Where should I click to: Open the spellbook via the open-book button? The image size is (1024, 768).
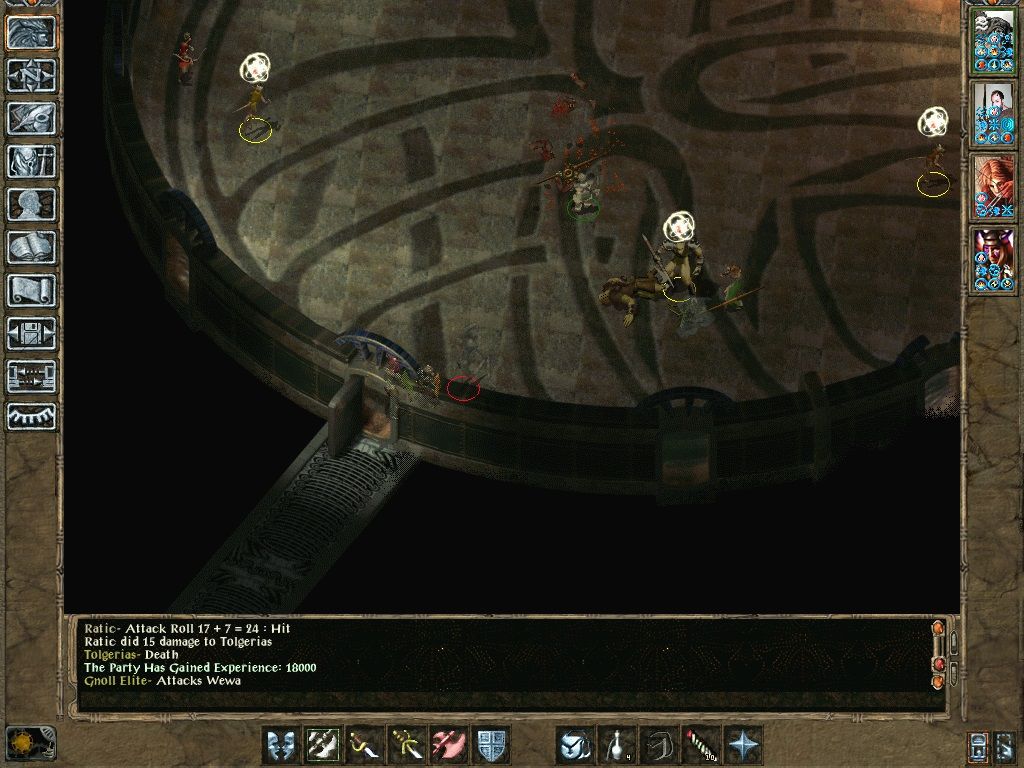[x=31, y=247]
